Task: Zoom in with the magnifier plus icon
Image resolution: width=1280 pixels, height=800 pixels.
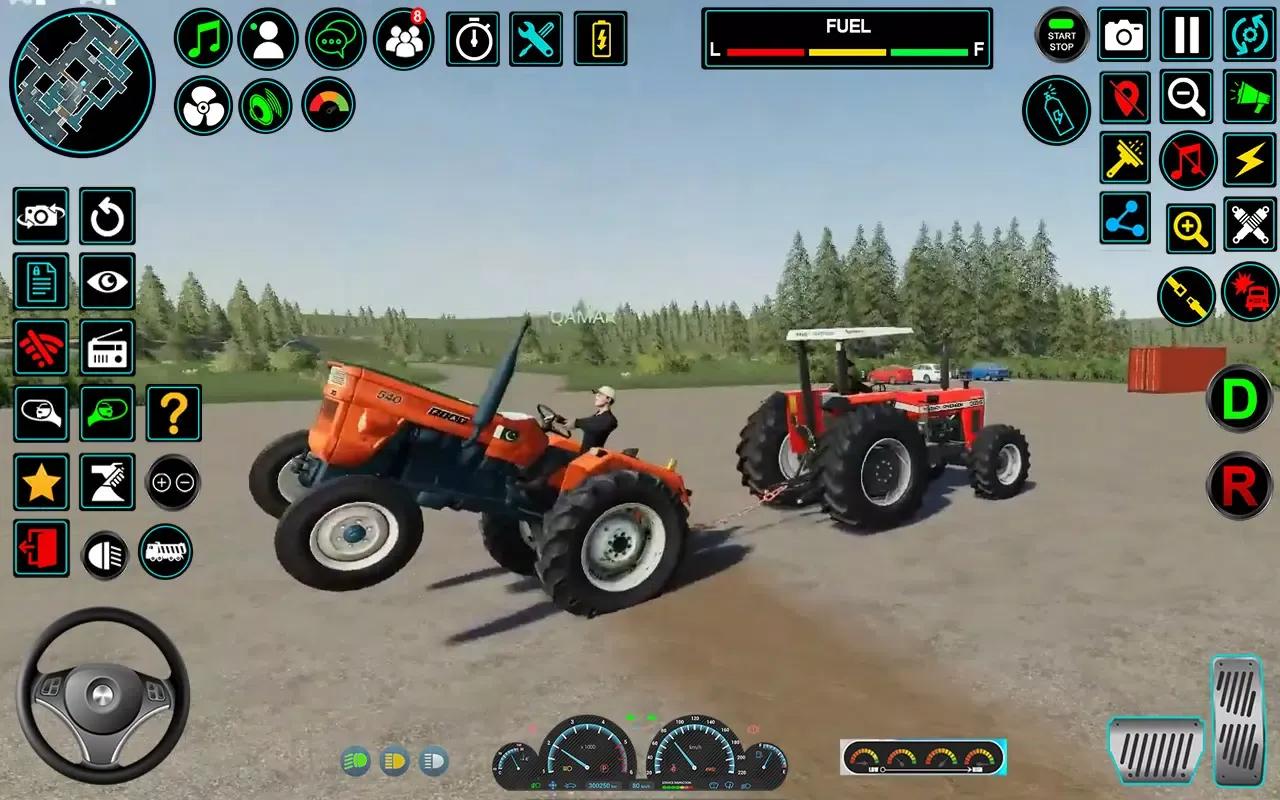Action: tap(1190, 227)
